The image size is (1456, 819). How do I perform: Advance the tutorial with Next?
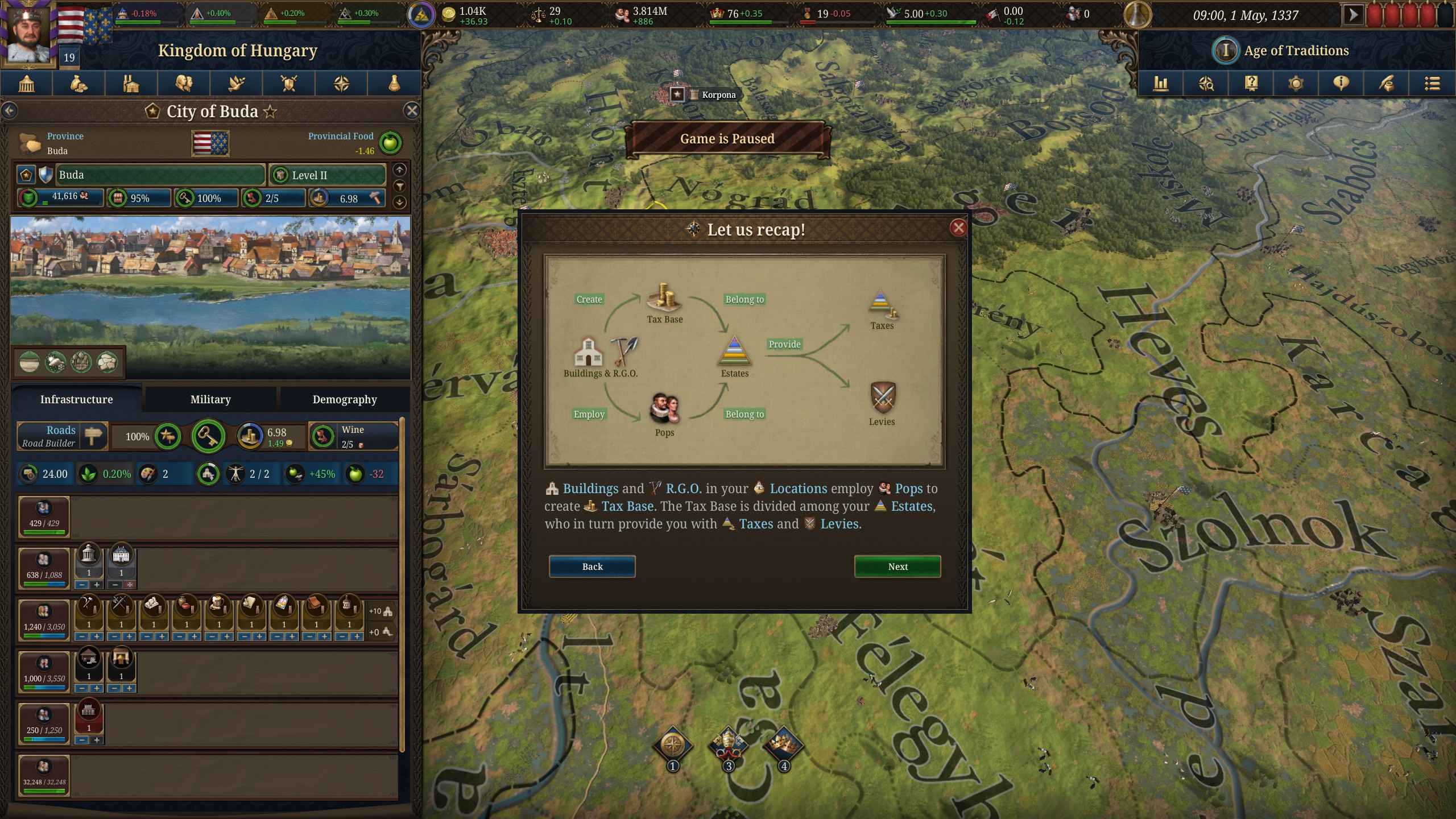(x=897, y=566)
